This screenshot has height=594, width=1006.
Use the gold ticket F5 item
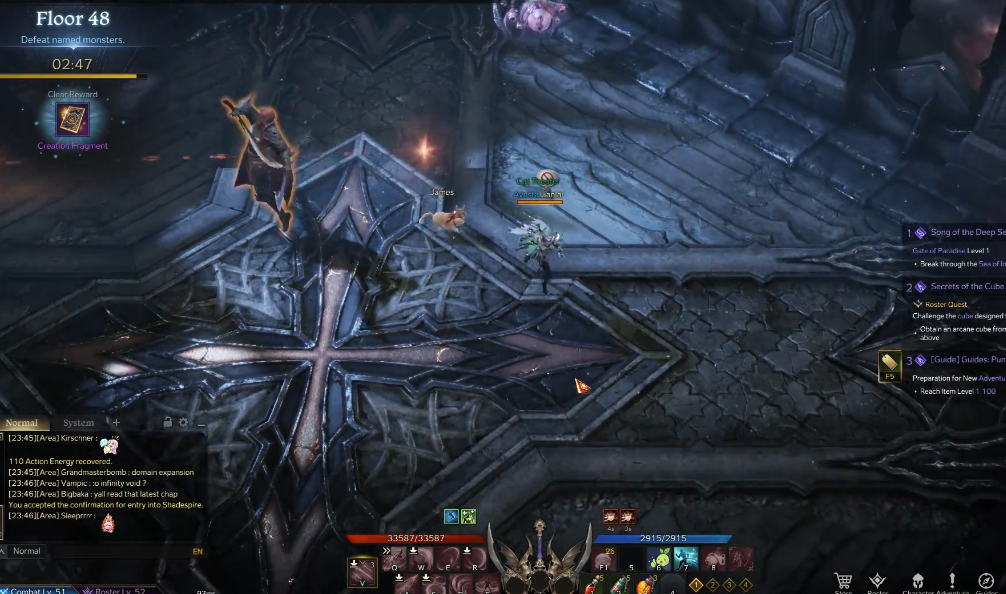click(889, 365)
